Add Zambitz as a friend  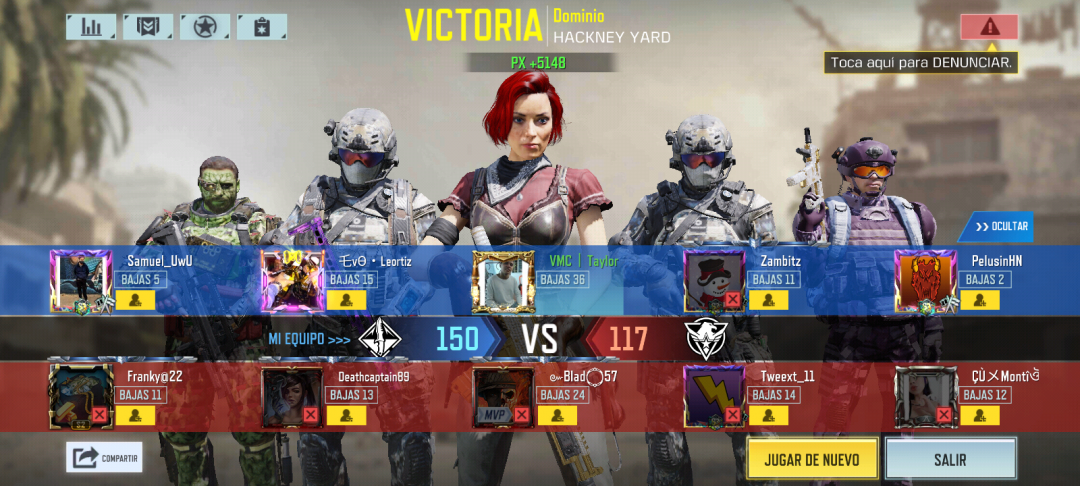(769, 299)
